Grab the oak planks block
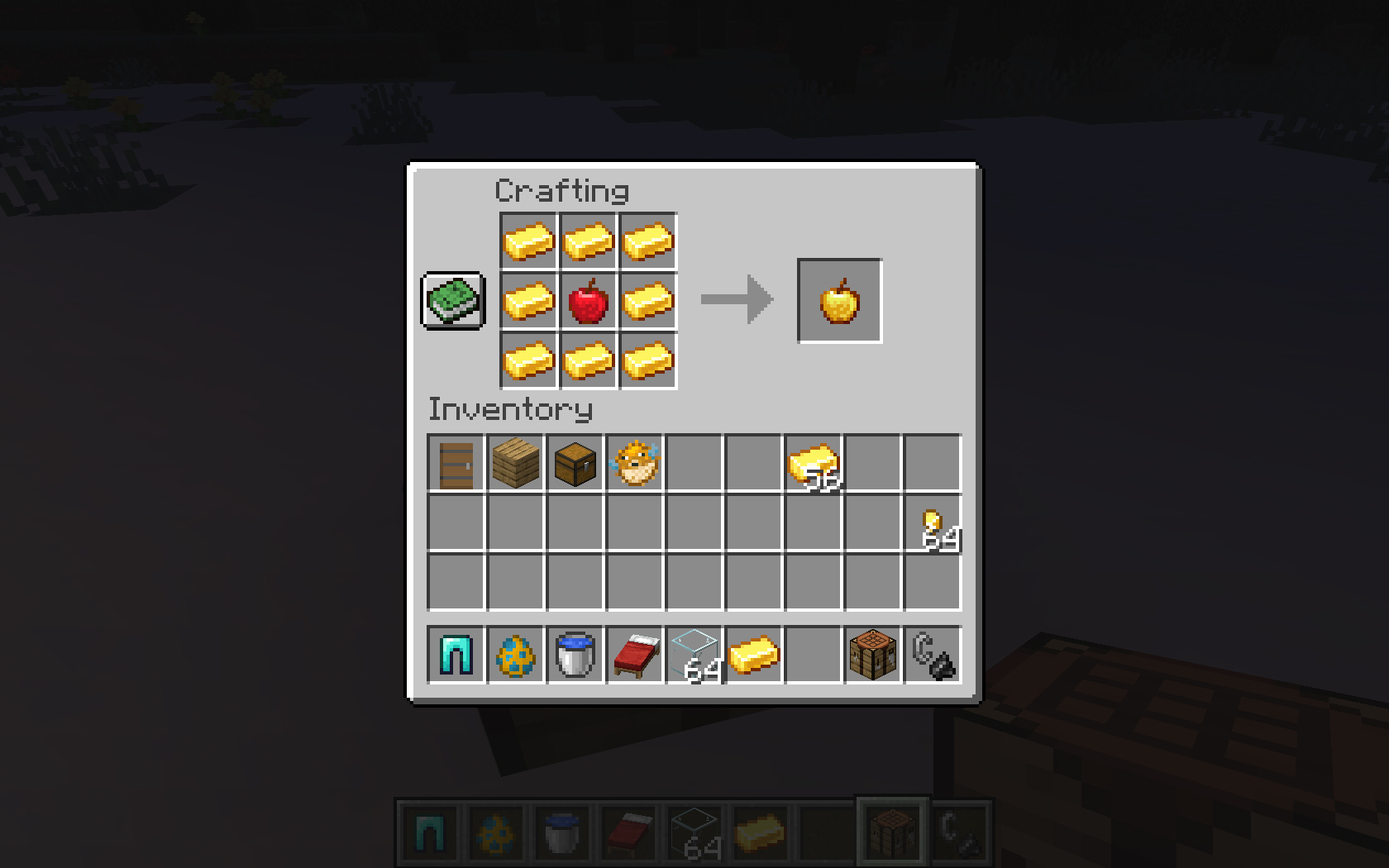This screenshot has width=1389, height=868. [x=516, y=464]
